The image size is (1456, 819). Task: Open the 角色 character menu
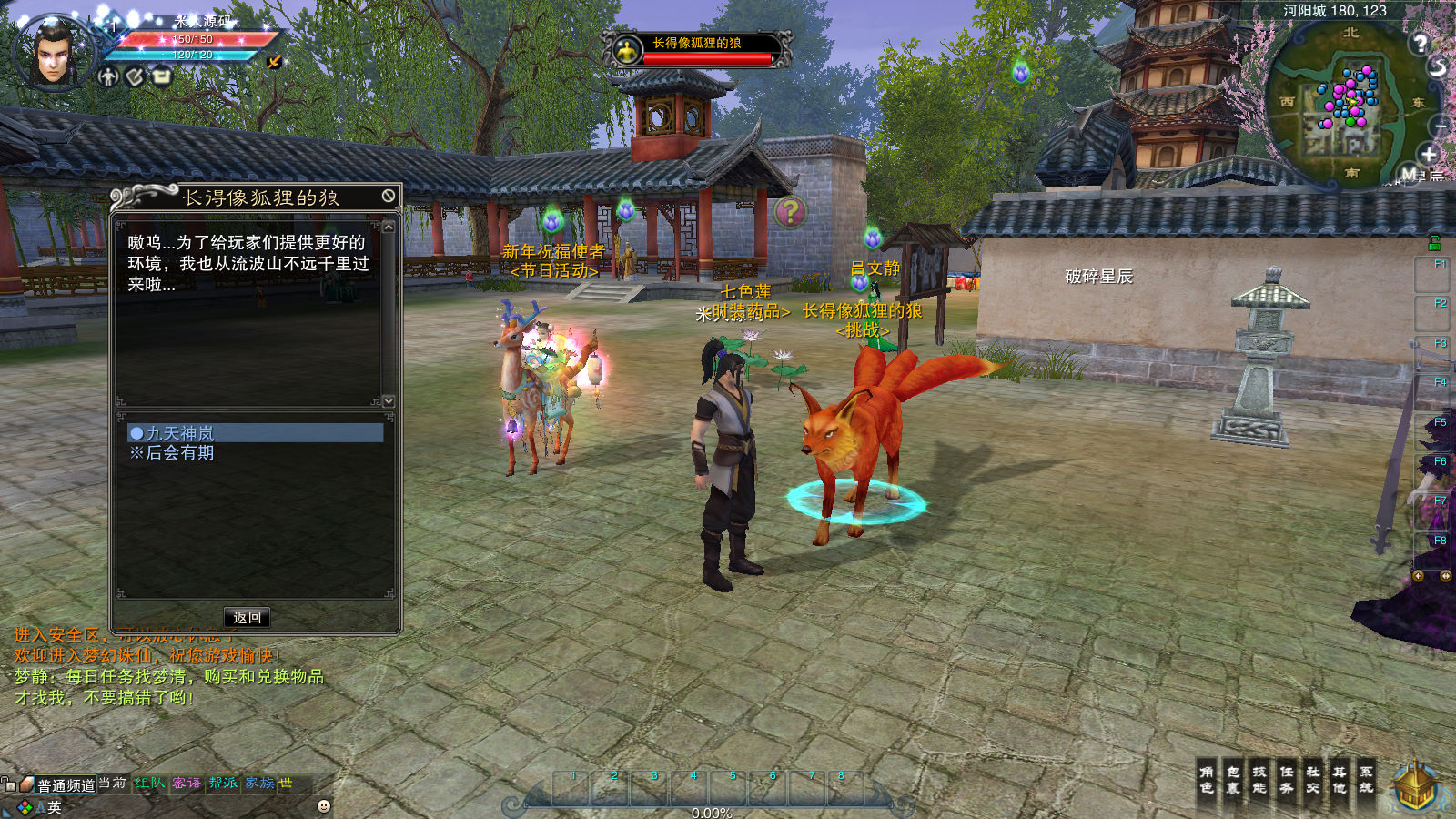point(1207,780)
